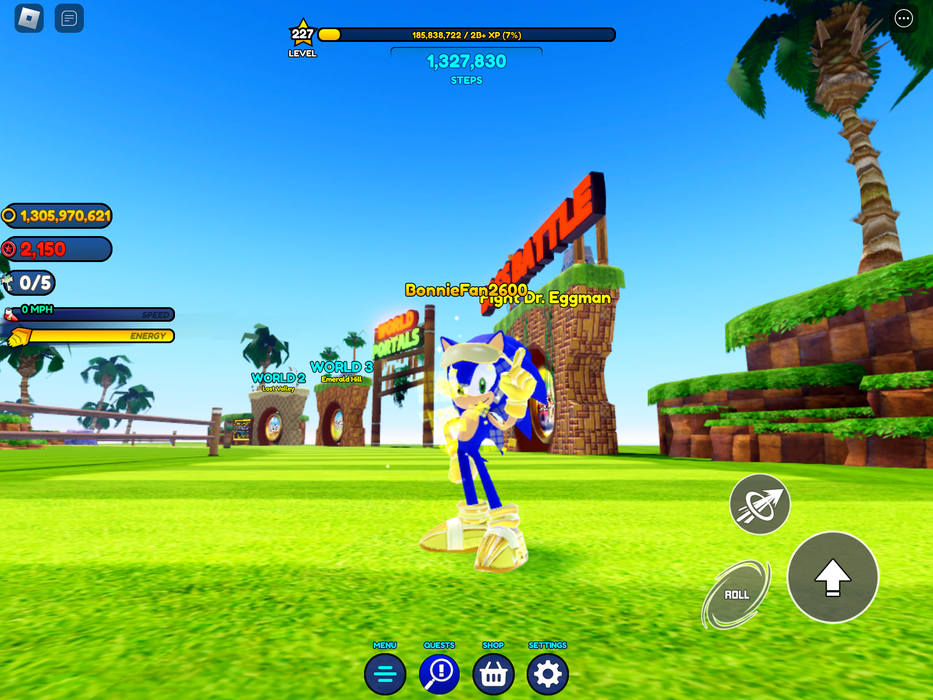This screenshot has height=700, width=933.
Task: Activate the Roll action button
Action: [737, 595]
